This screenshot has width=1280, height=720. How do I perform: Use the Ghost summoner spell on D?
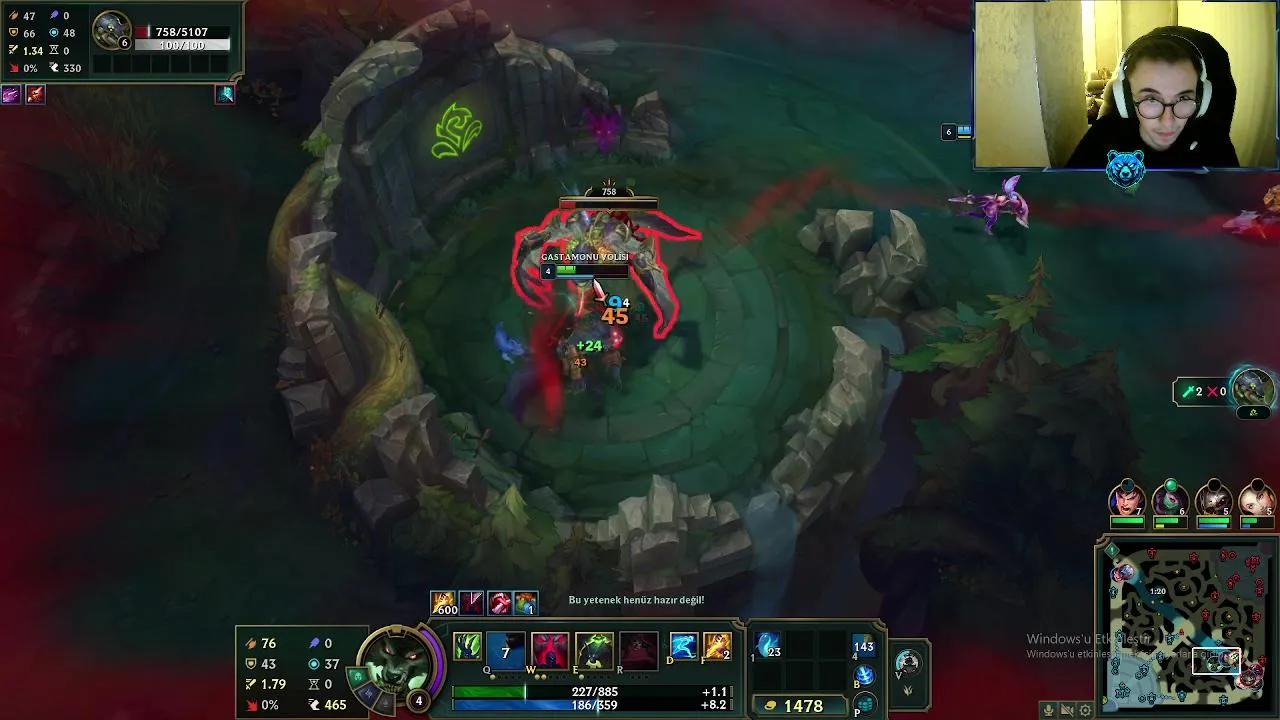[681, 647]
